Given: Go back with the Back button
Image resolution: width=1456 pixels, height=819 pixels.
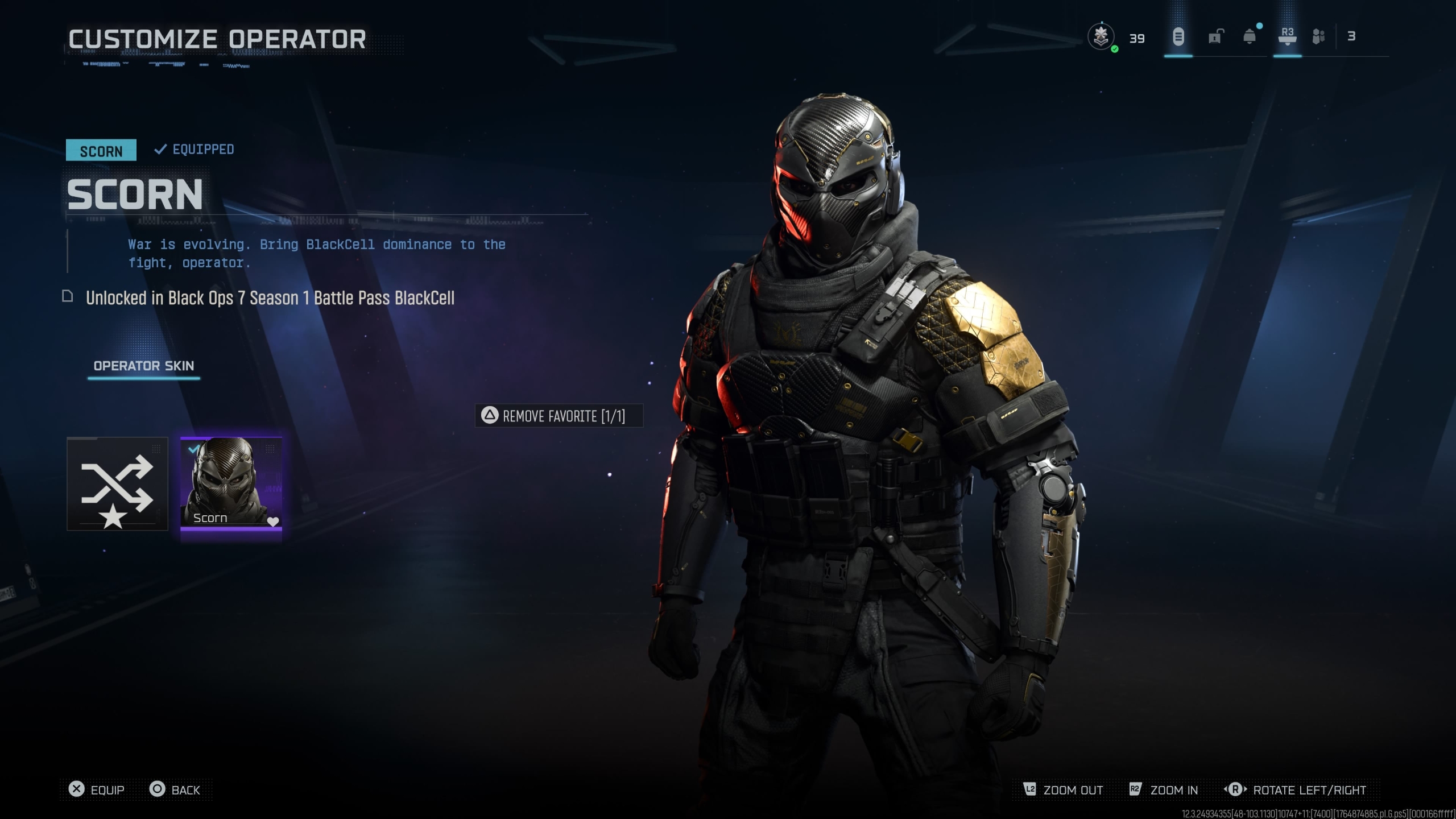Looking at the screenshot, I should (x=175, y=789).
